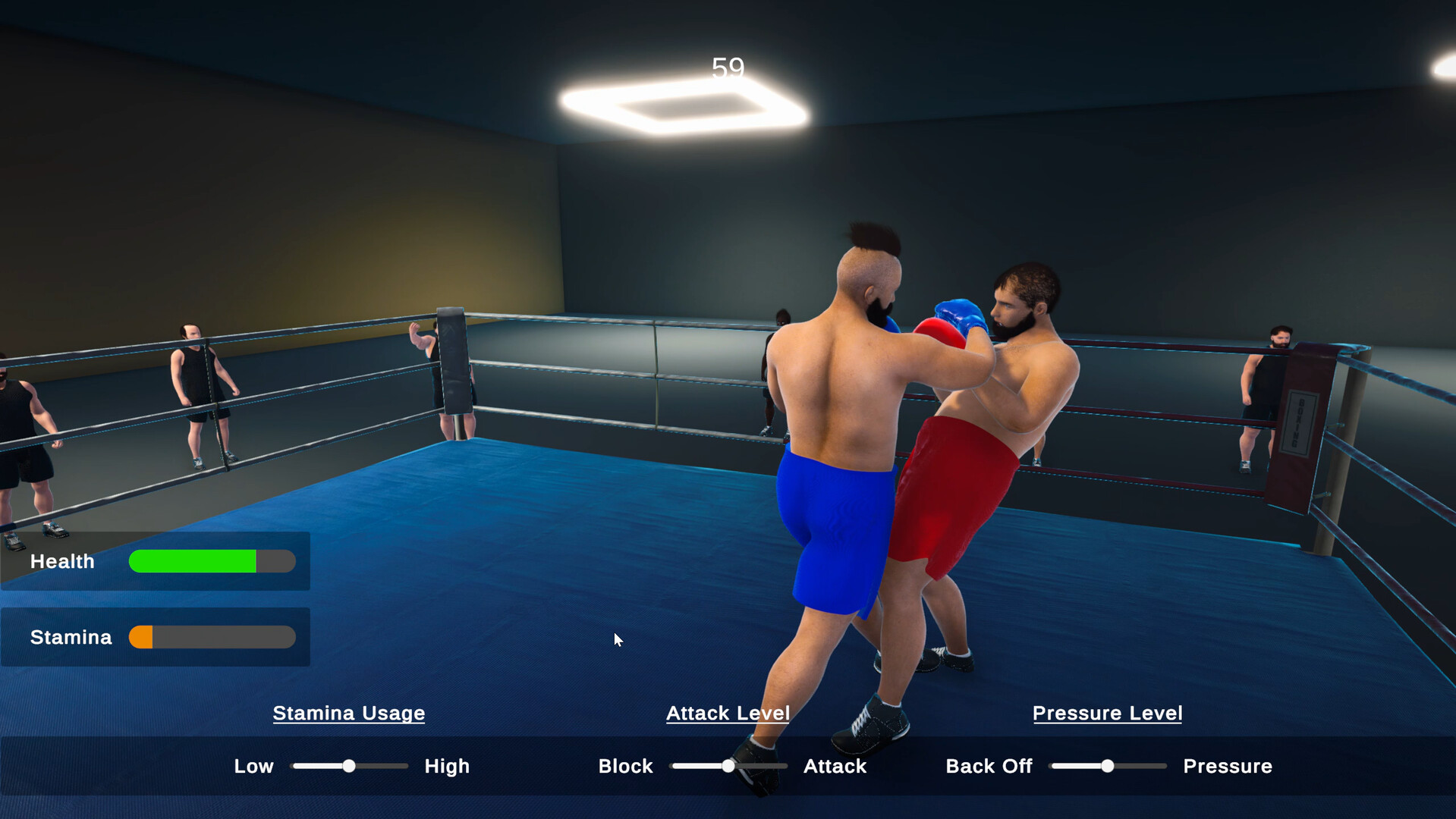
Task: Choose the Pressure stance
Action: pos(1227,766)
